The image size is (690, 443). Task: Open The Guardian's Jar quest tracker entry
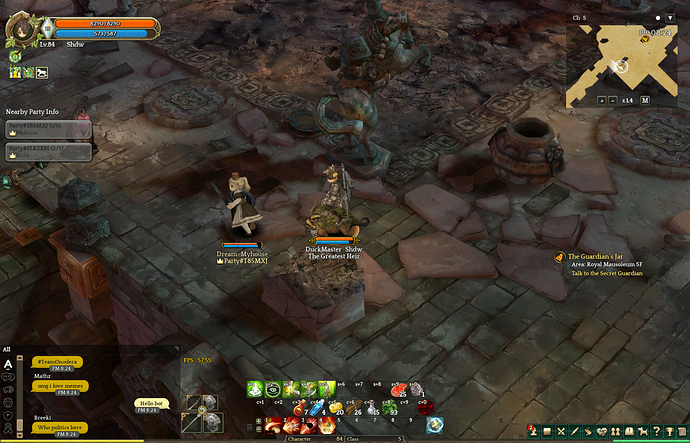601,257
